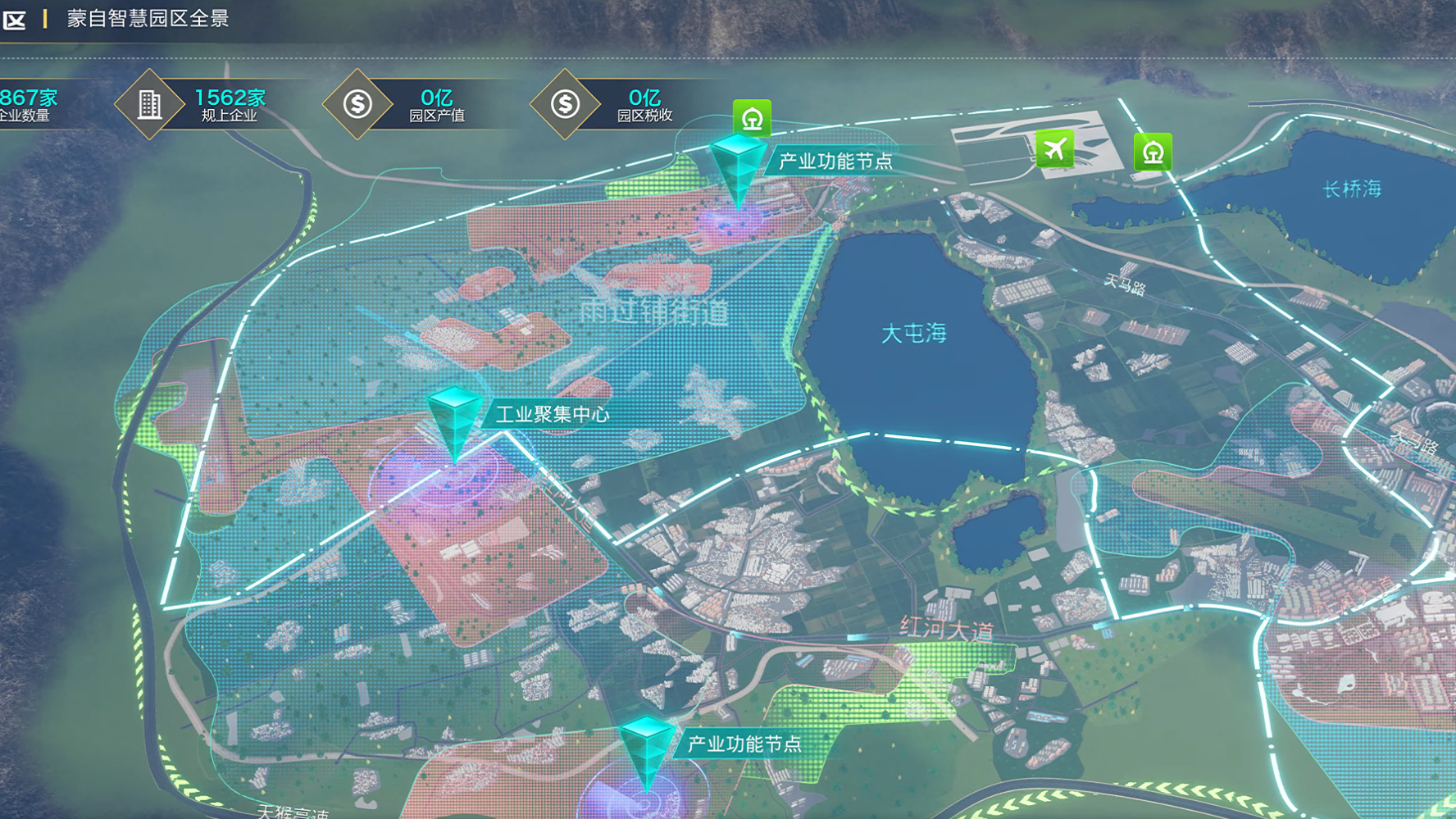Click the 规上企业 building icon
The width and height of the screenshot is (1456, 819).
point(149,105)
